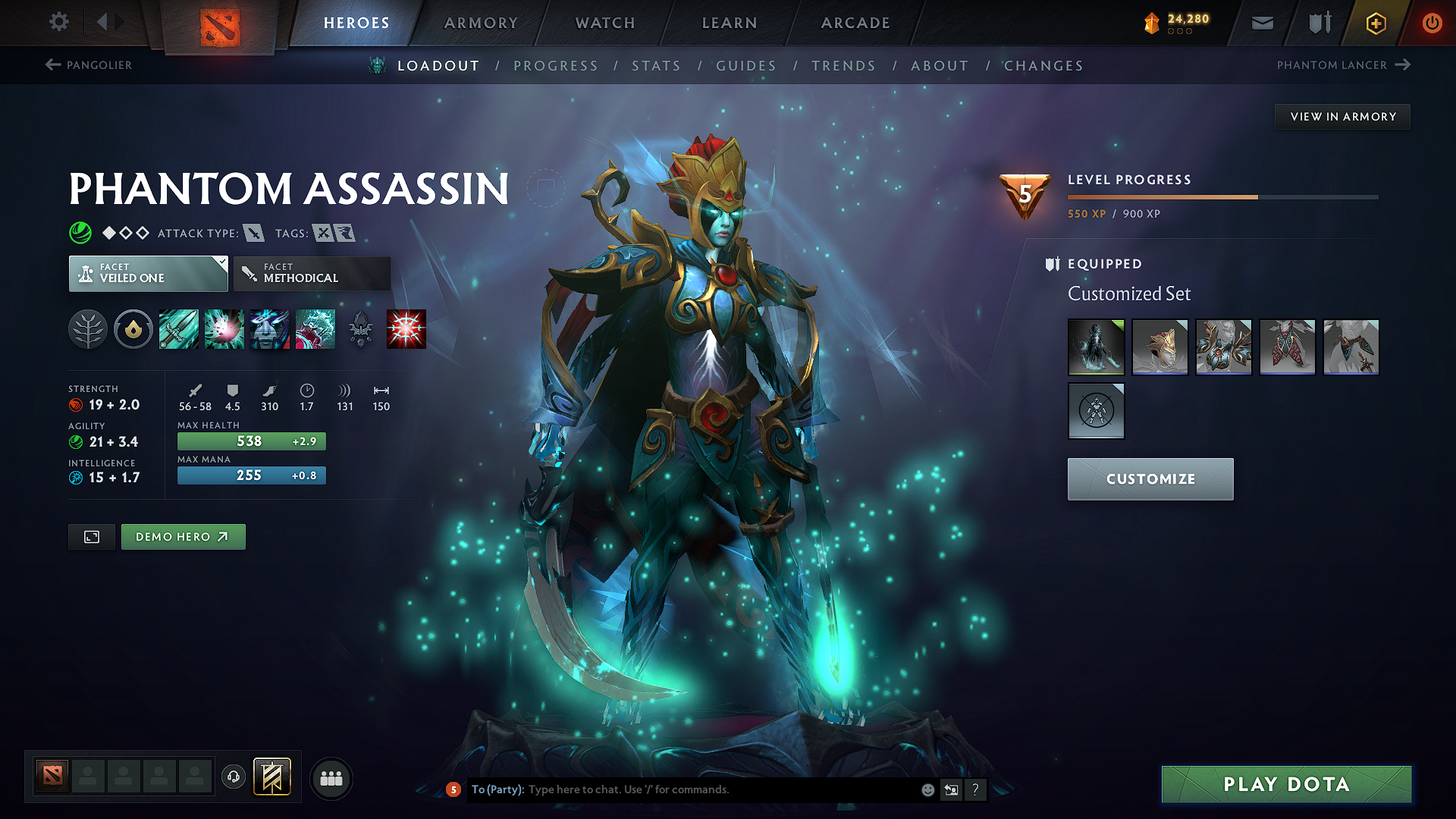Click the Dota Plus hexagon icon
The width and height of the screenshot is (1456, 819).
[1375, 23]
